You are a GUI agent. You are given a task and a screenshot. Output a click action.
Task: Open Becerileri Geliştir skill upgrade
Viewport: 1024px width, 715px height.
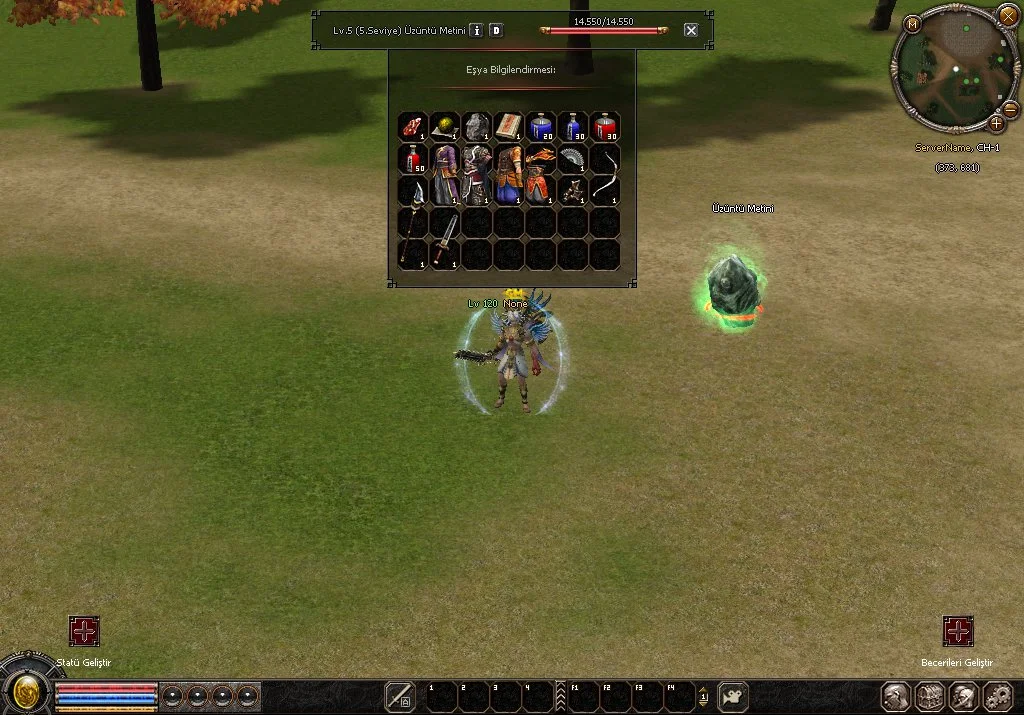(x=958, y=631)
